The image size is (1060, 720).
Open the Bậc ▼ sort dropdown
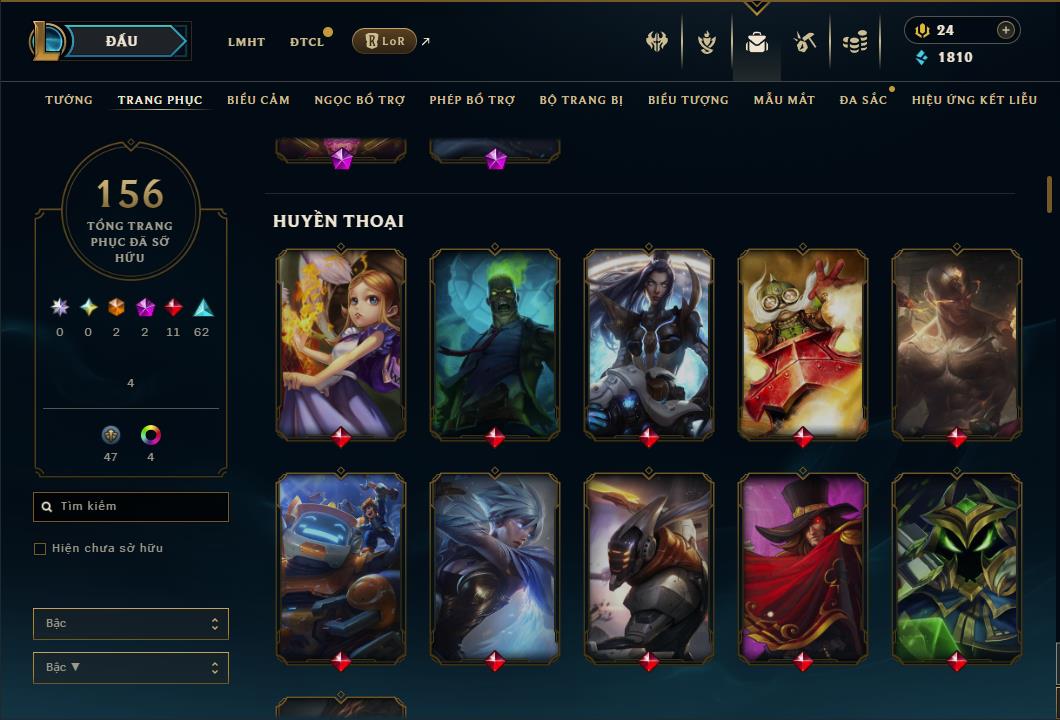tap(131, 667)
